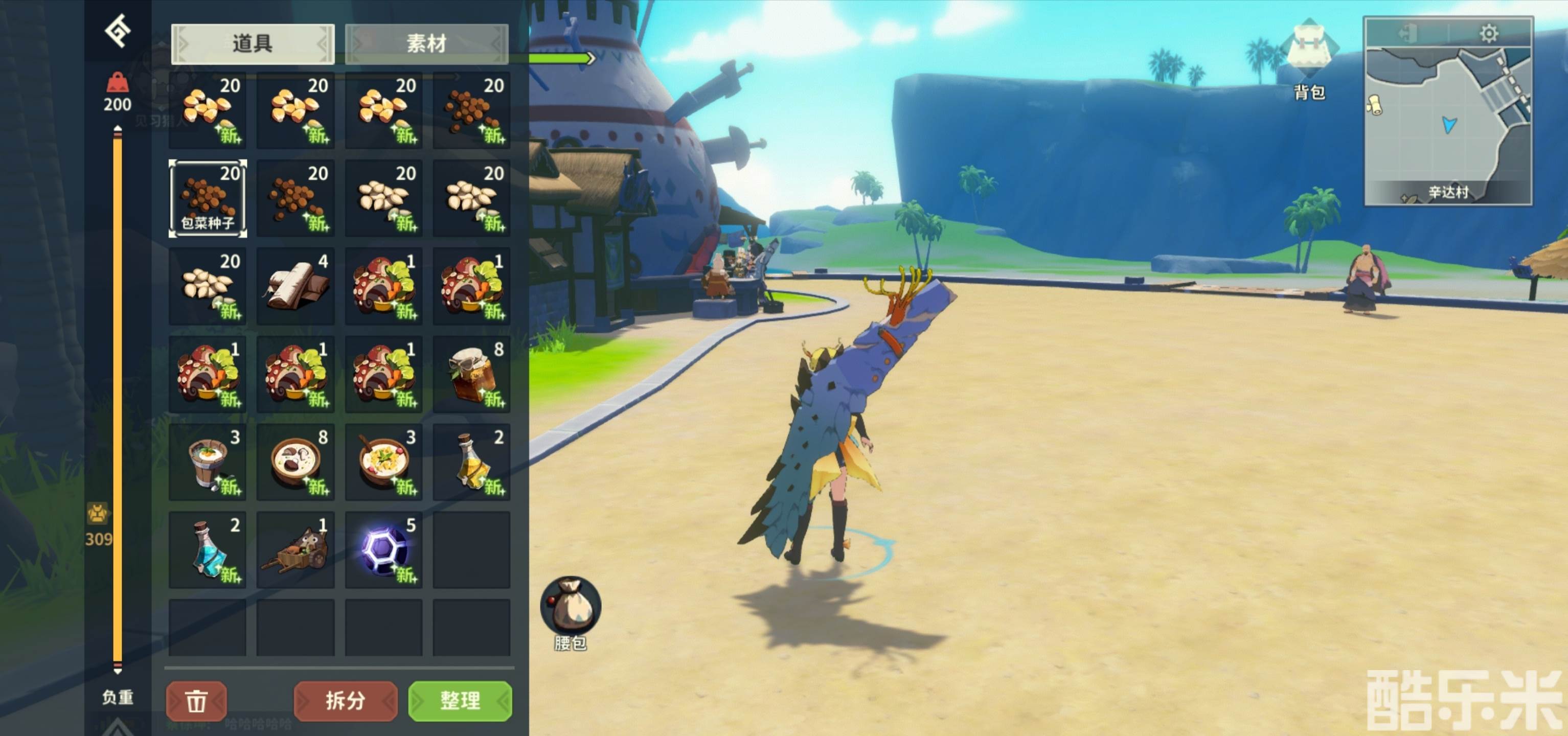
Task: Click the 拆分 split button
Action: click(345, 701)
